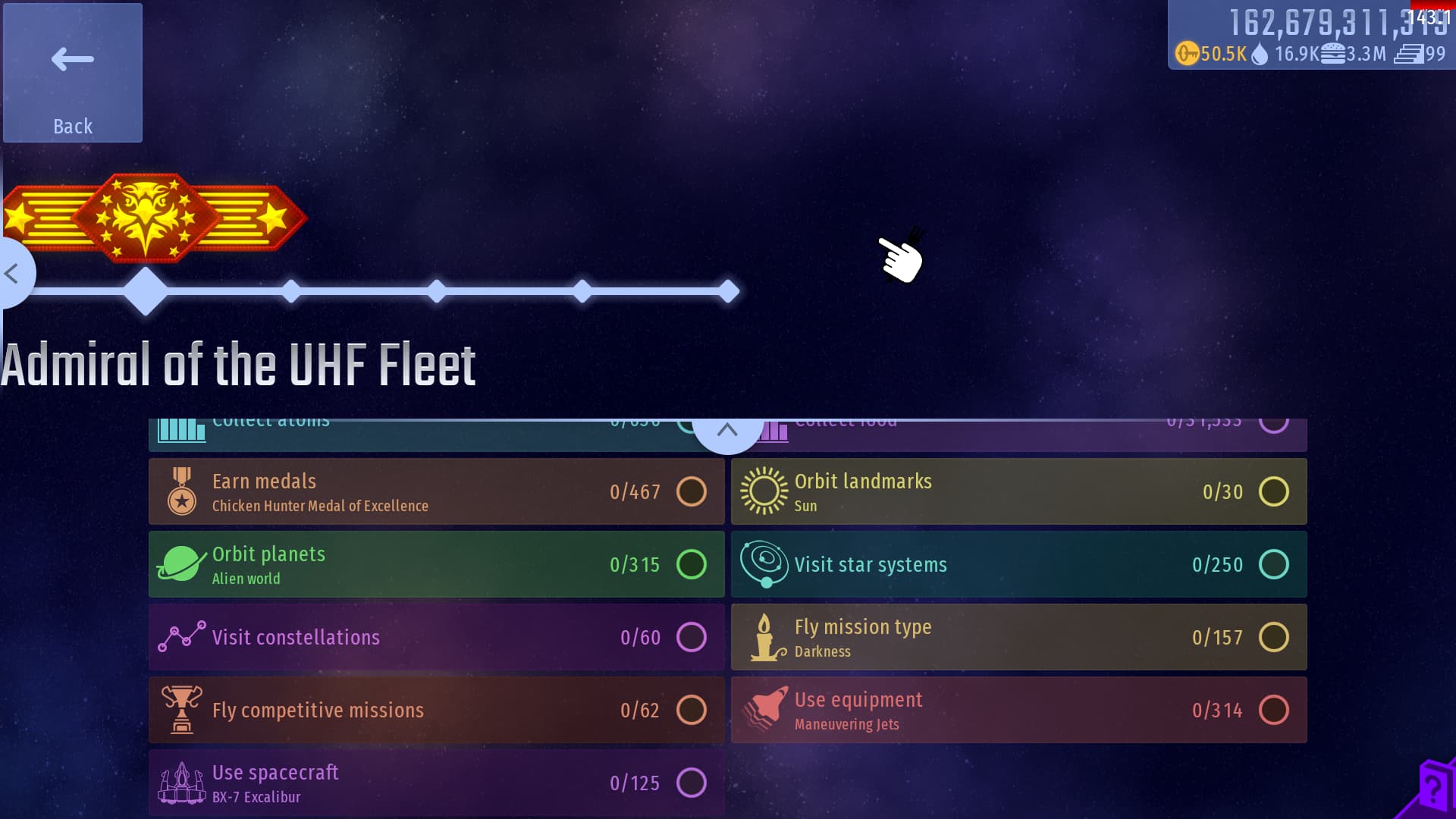1456x819 pixels.
Task: Open the Earn medals objective row
Action: [x=436, y=491]
